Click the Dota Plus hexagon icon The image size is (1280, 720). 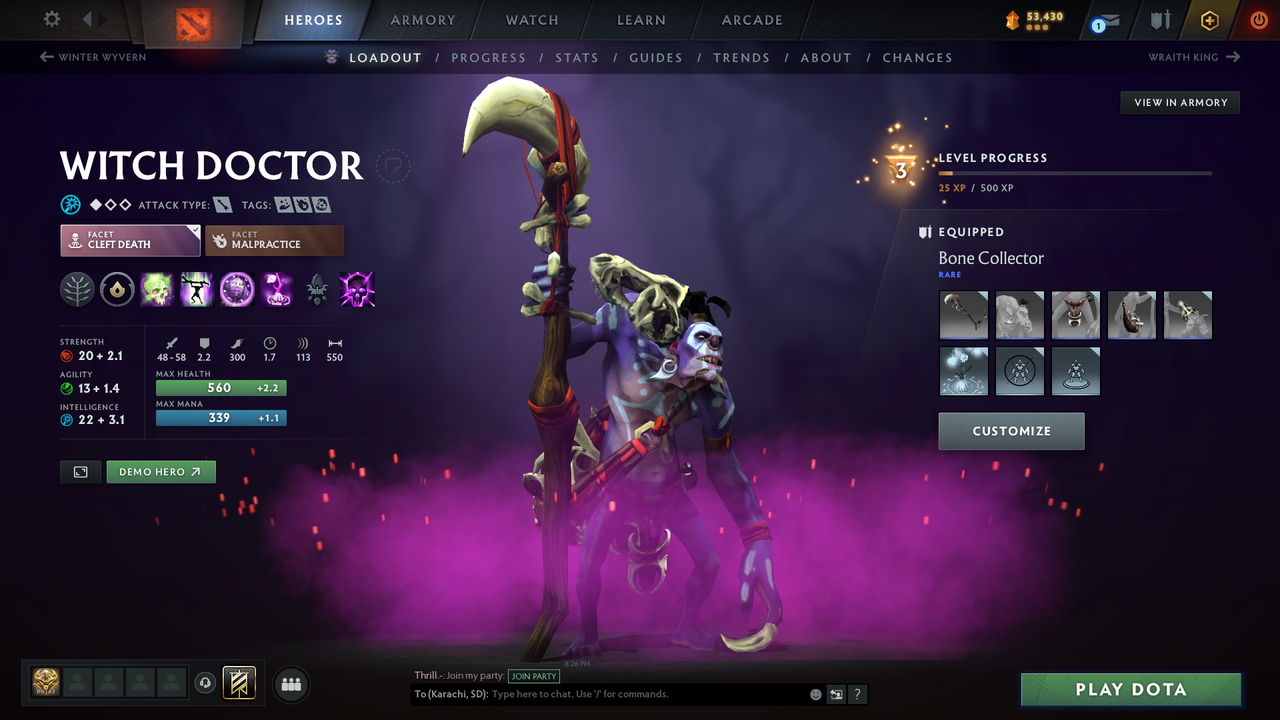pos(1210,19)
